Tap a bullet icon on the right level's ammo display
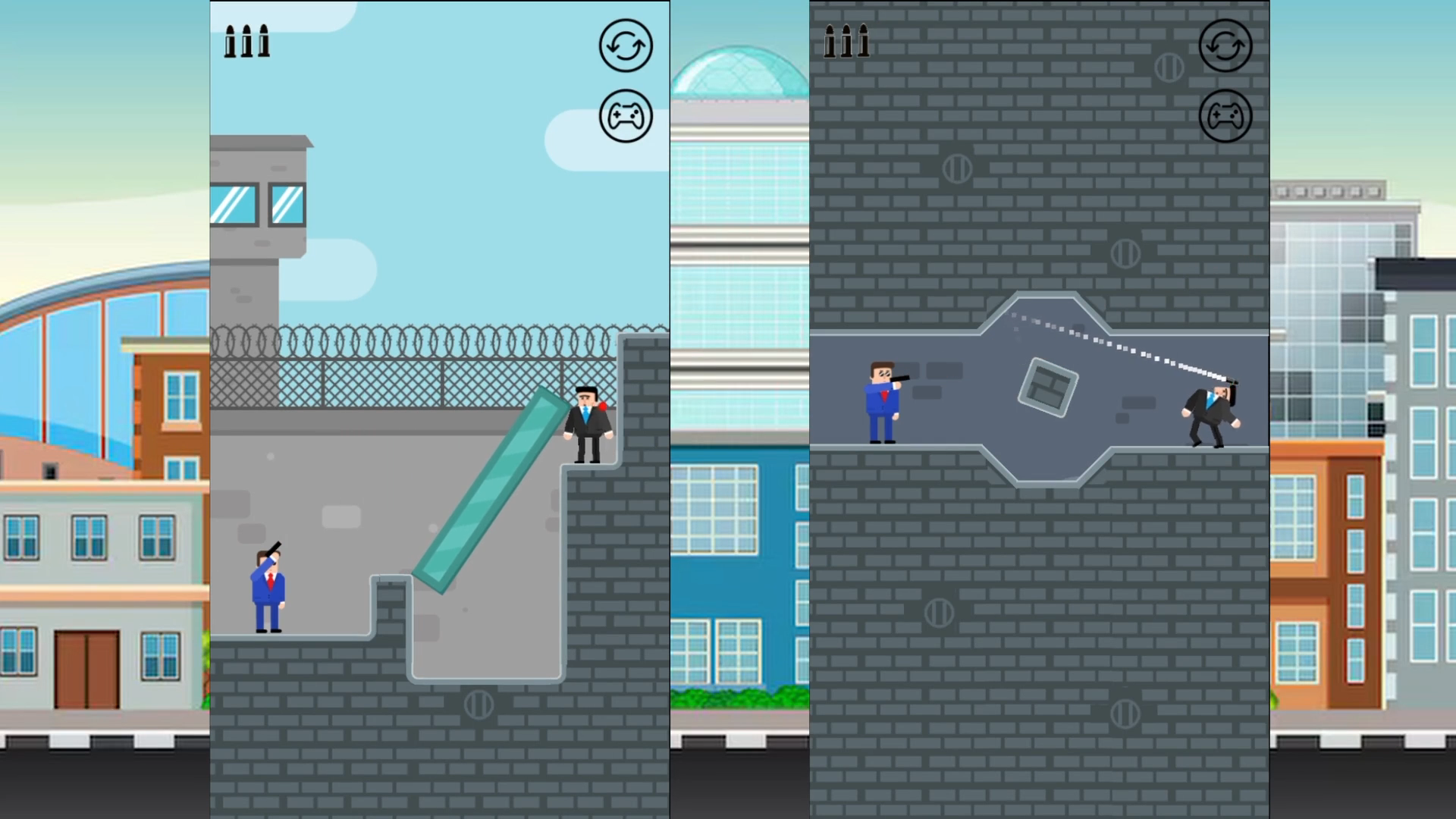Screen dimensions: 1456x819 coord(830,42)
